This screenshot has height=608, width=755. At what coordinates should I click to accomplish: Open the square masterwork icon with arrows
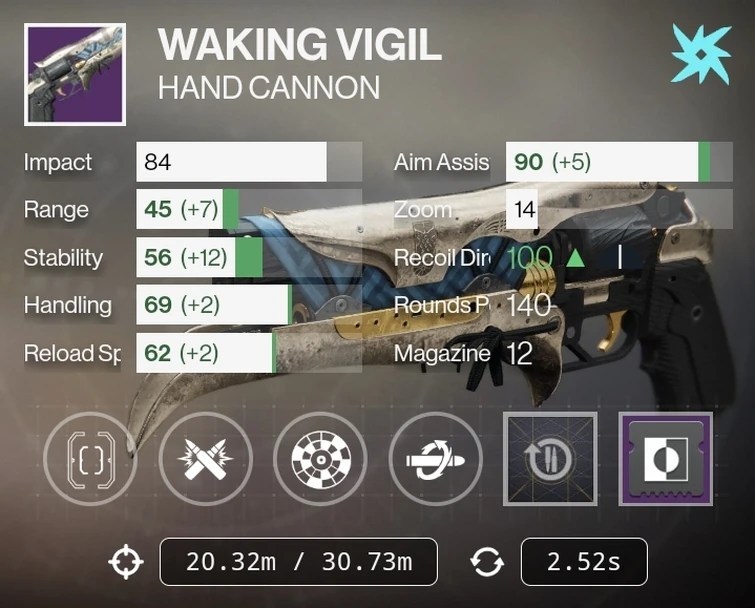[x=550, y=458]
